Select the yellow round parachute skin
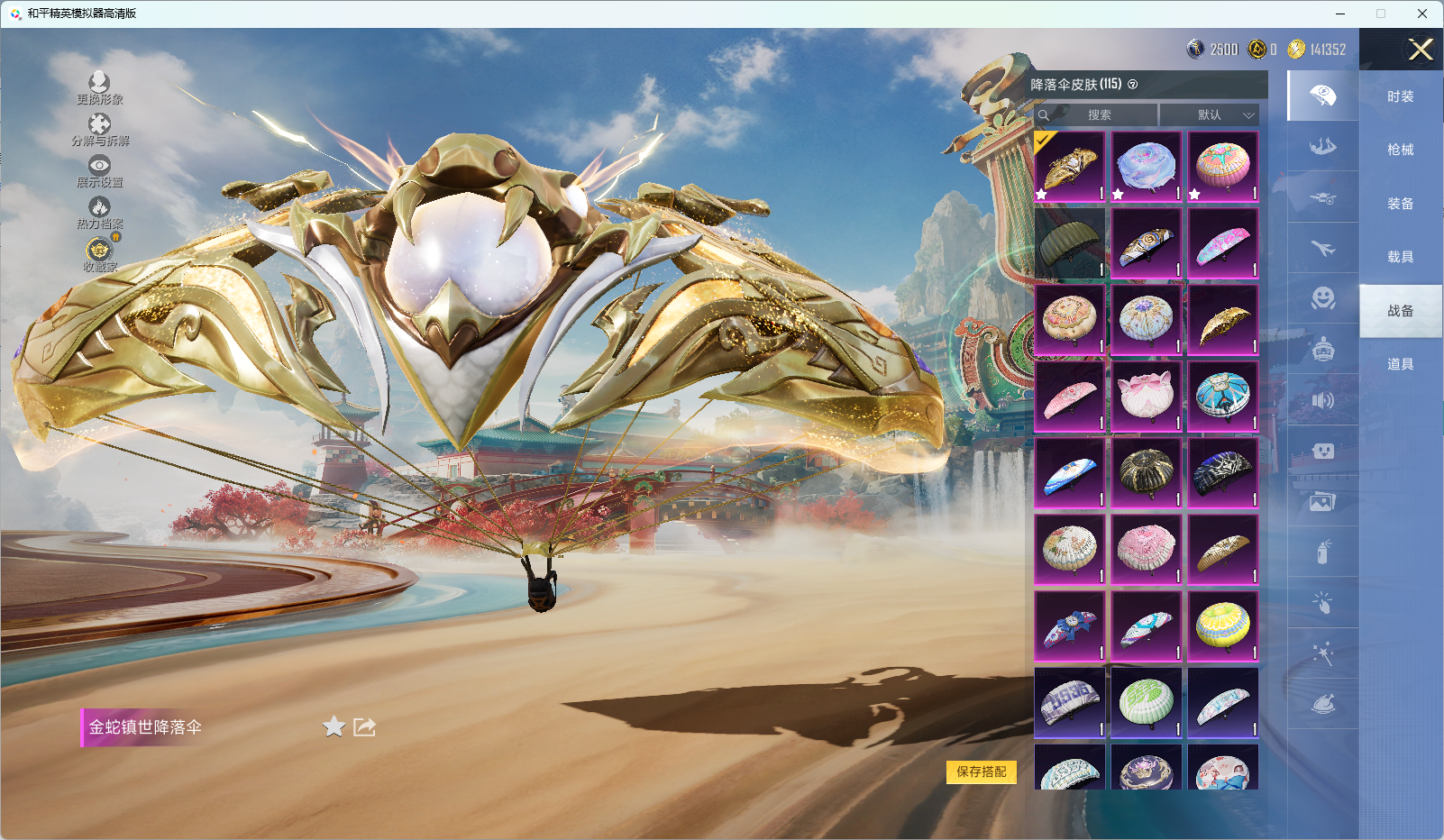 tap(1222, 625)
